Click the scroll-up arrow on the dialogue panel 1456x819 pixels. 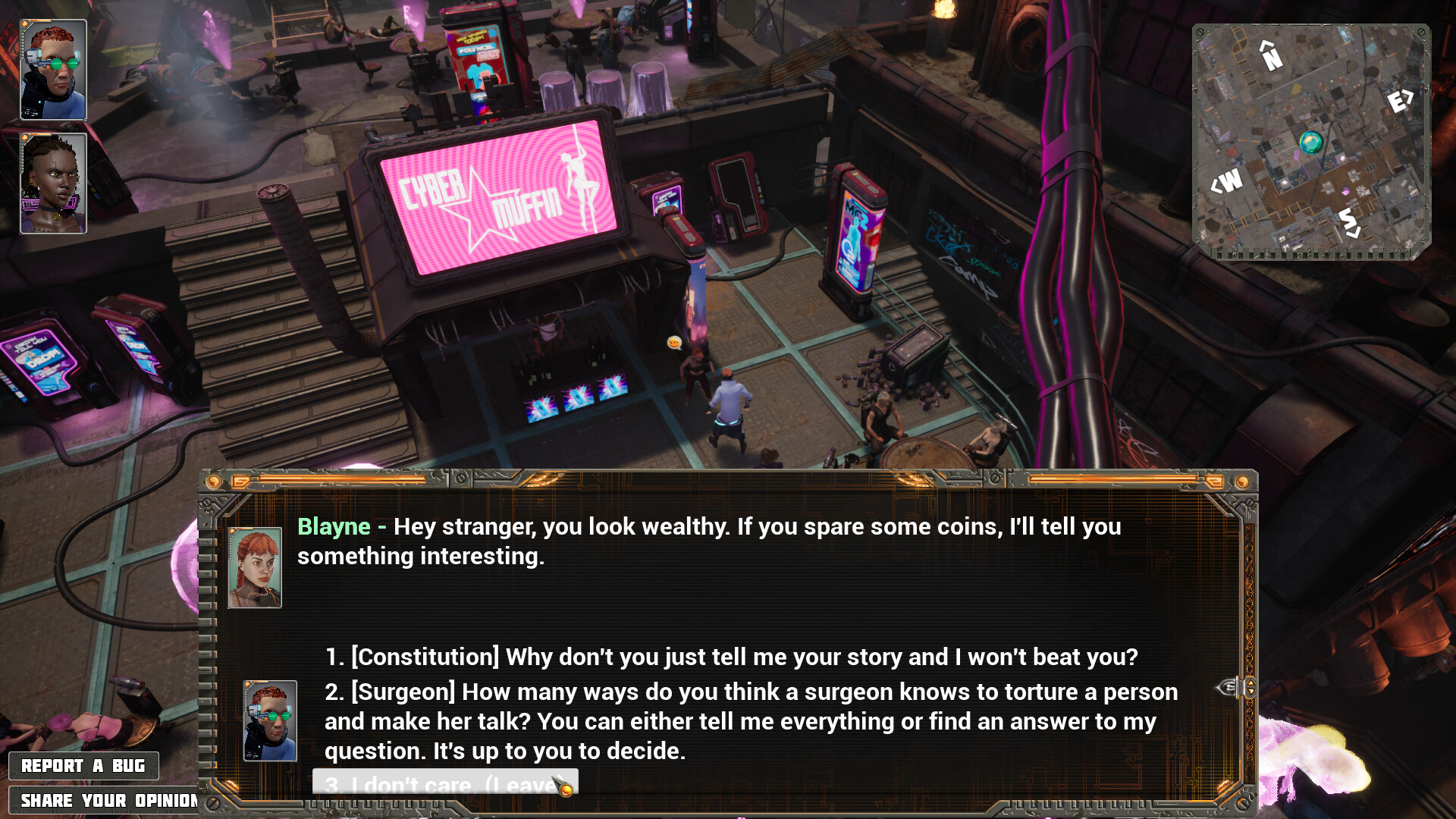tap(1250, 683)
